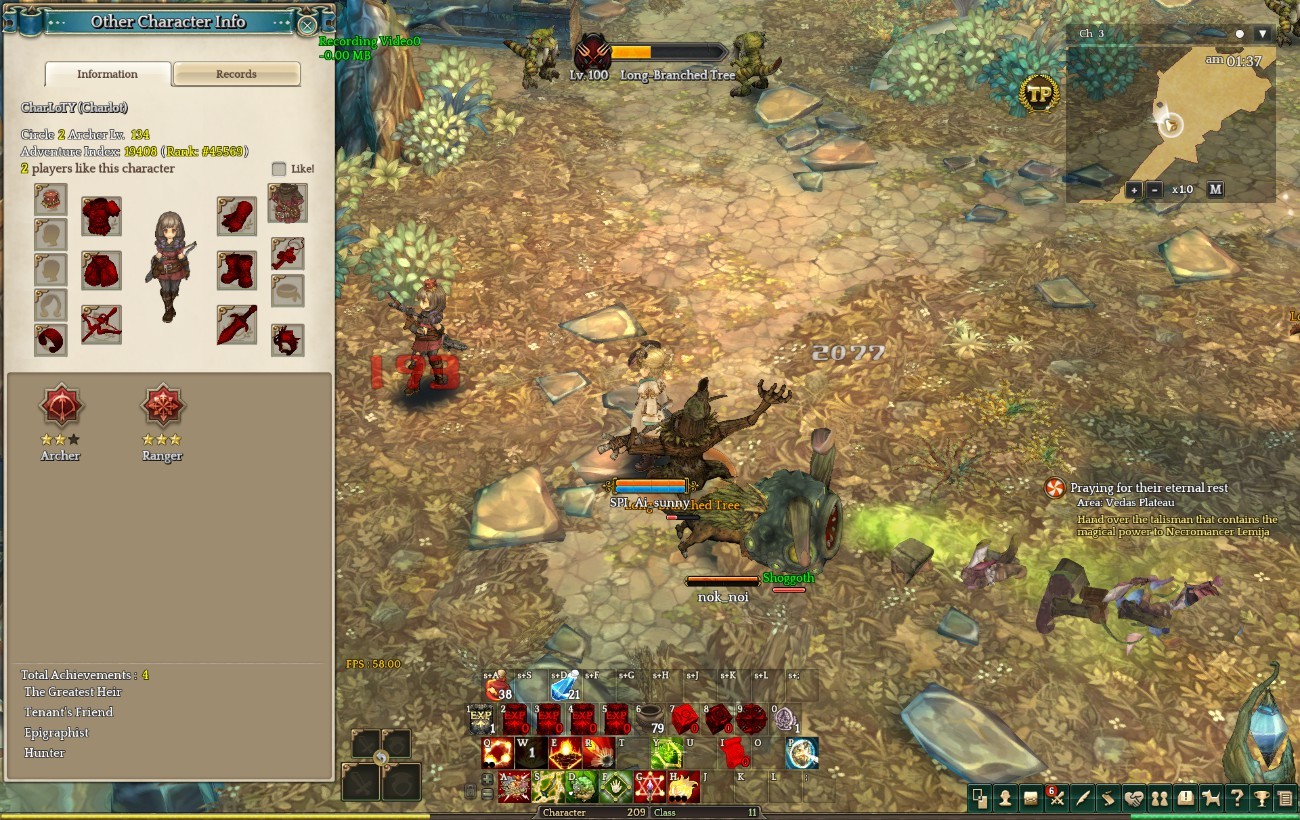Open the help question mark menu
This screenshot has height=820, width=1300.
(x=1237, y=798)
